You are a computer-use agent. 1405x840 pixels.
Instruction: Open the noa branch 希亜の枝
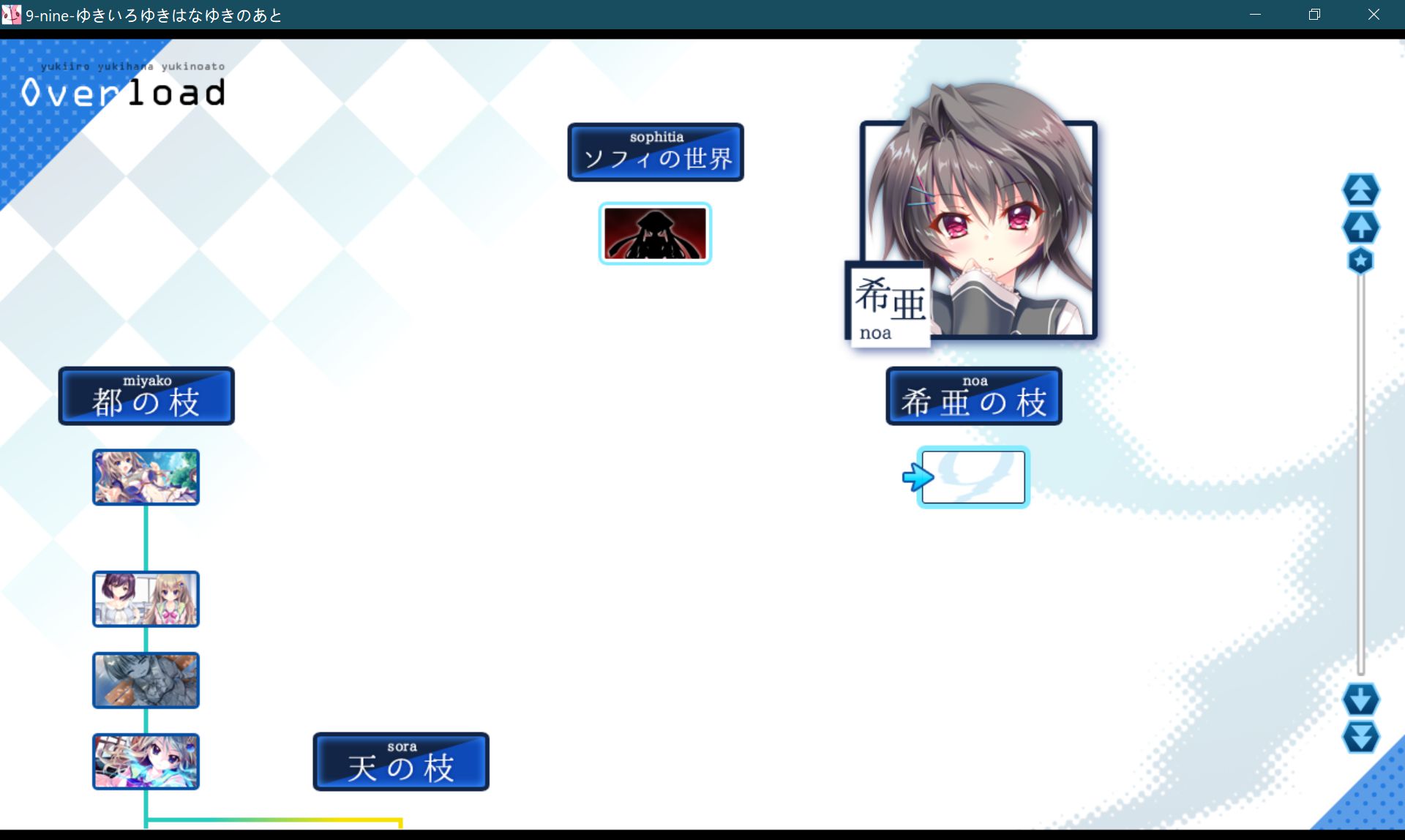pyautogui.click(x=973, y=396)
